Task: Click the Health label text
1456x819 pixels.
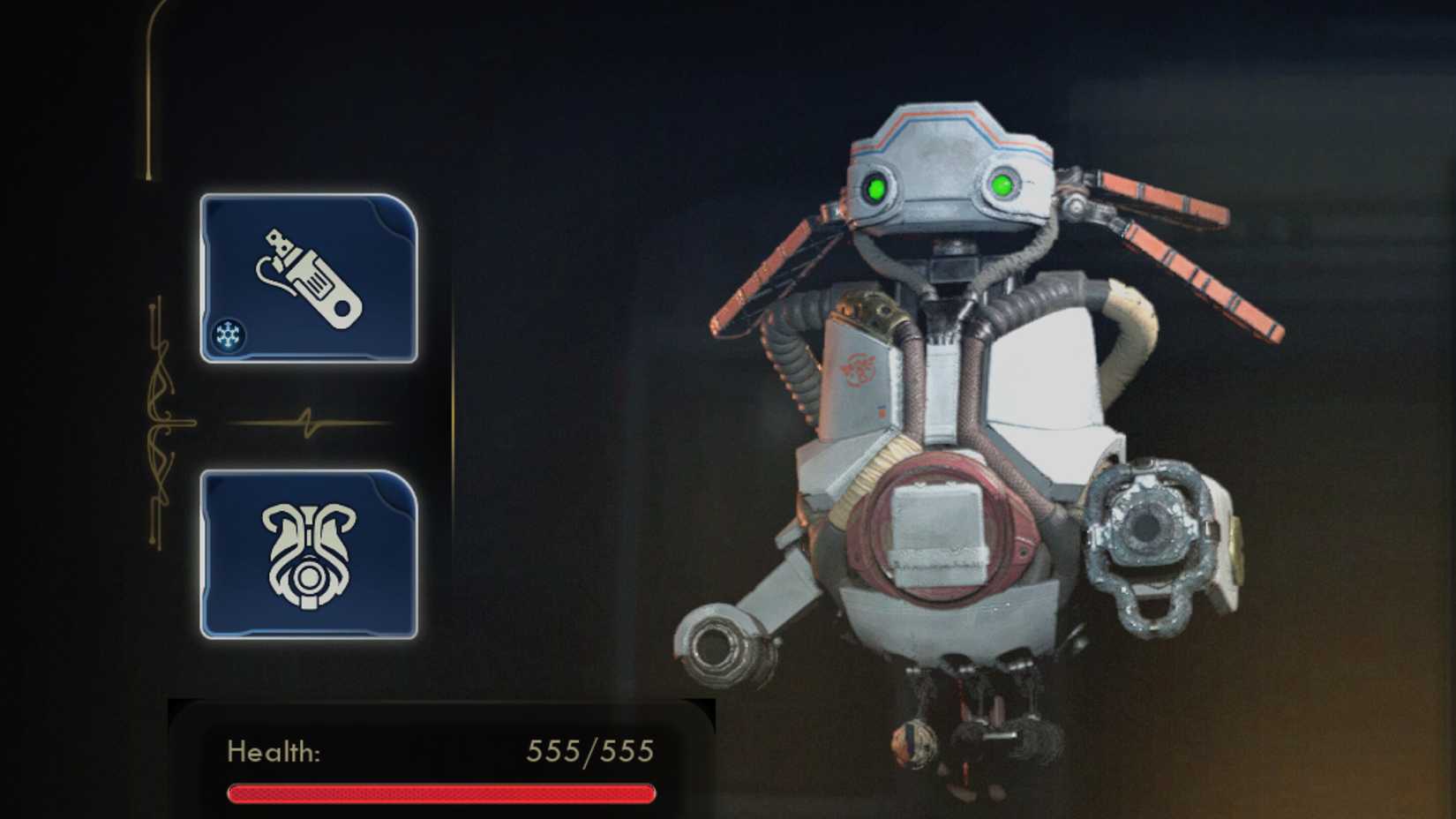Action: point(274,752)
